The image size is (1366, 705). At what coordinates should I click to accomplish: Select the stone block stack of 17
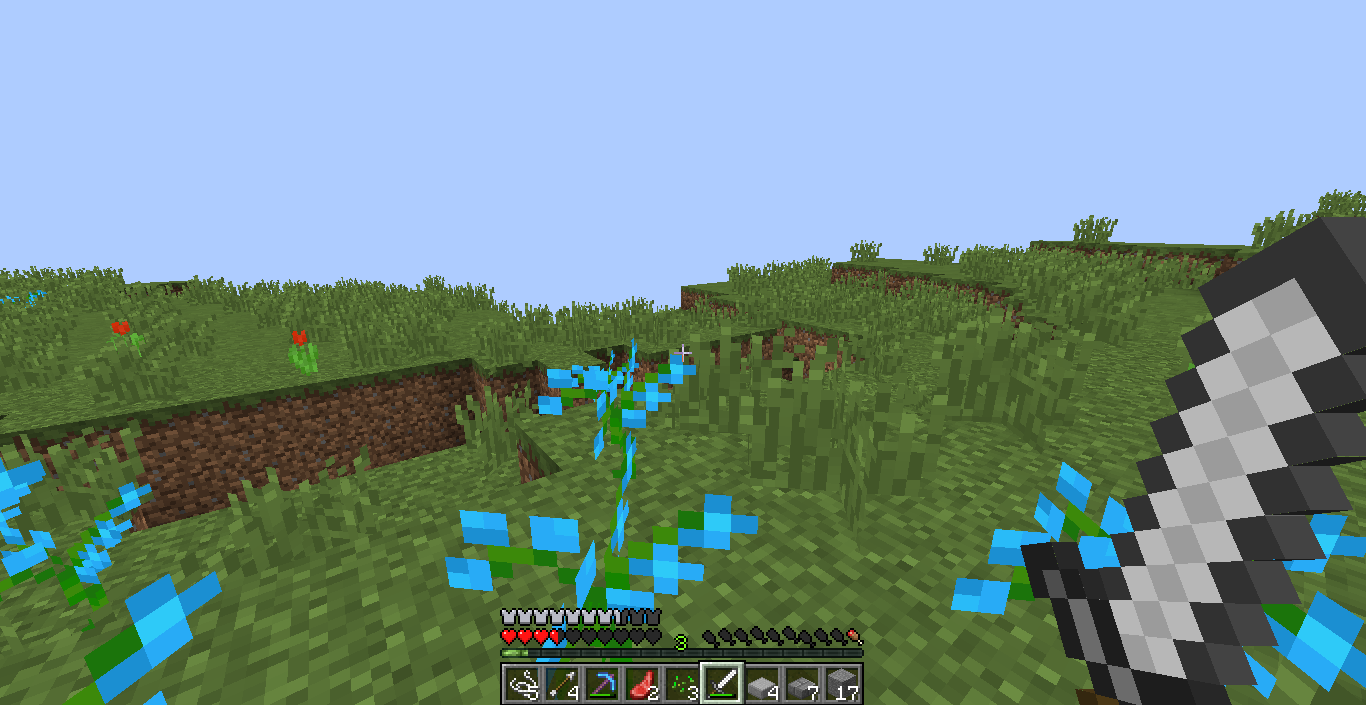(841, 684)
